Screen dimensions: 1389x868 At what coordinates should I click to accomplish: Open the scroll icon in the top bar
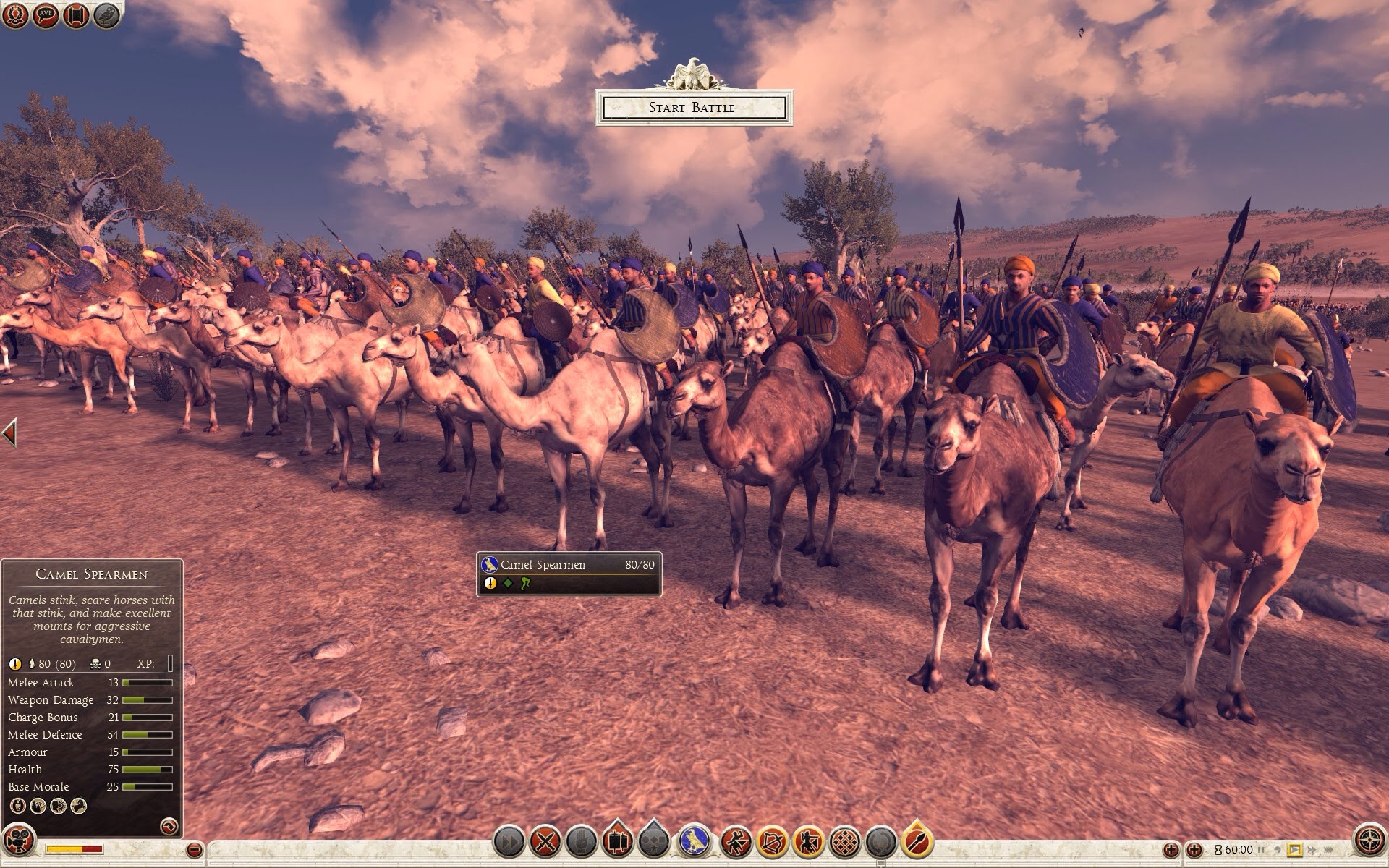[76, 16]
